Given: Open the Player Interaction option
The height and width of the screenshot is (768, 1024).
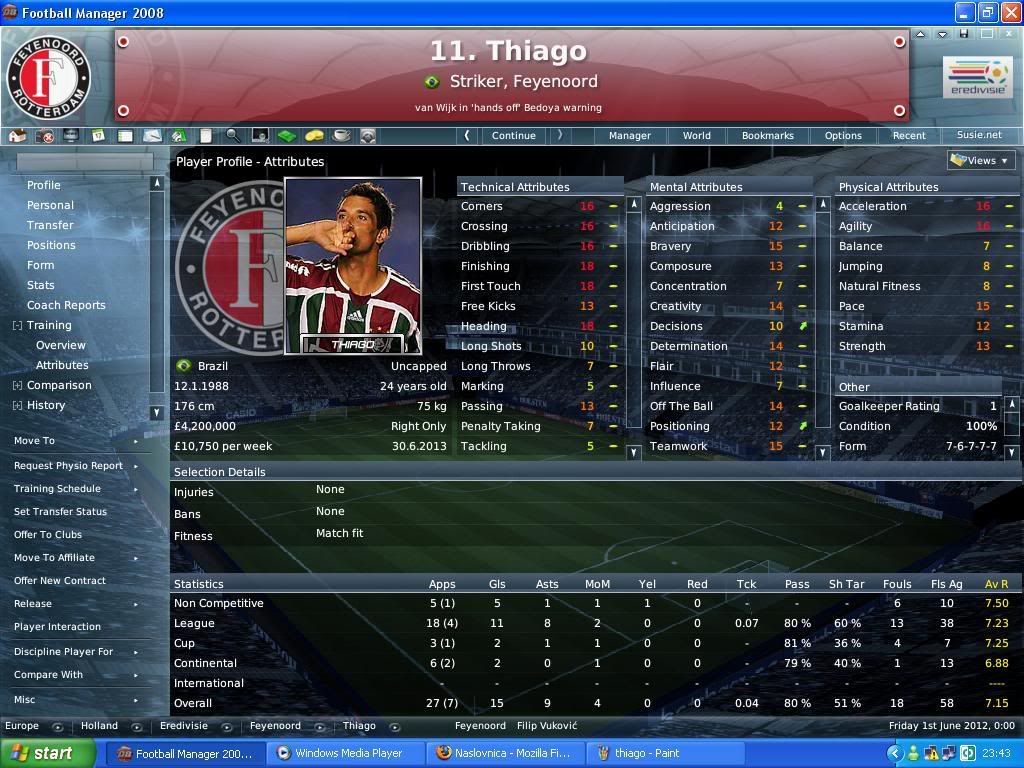Looking at the screenshot, I should click(x=57, y=626).
